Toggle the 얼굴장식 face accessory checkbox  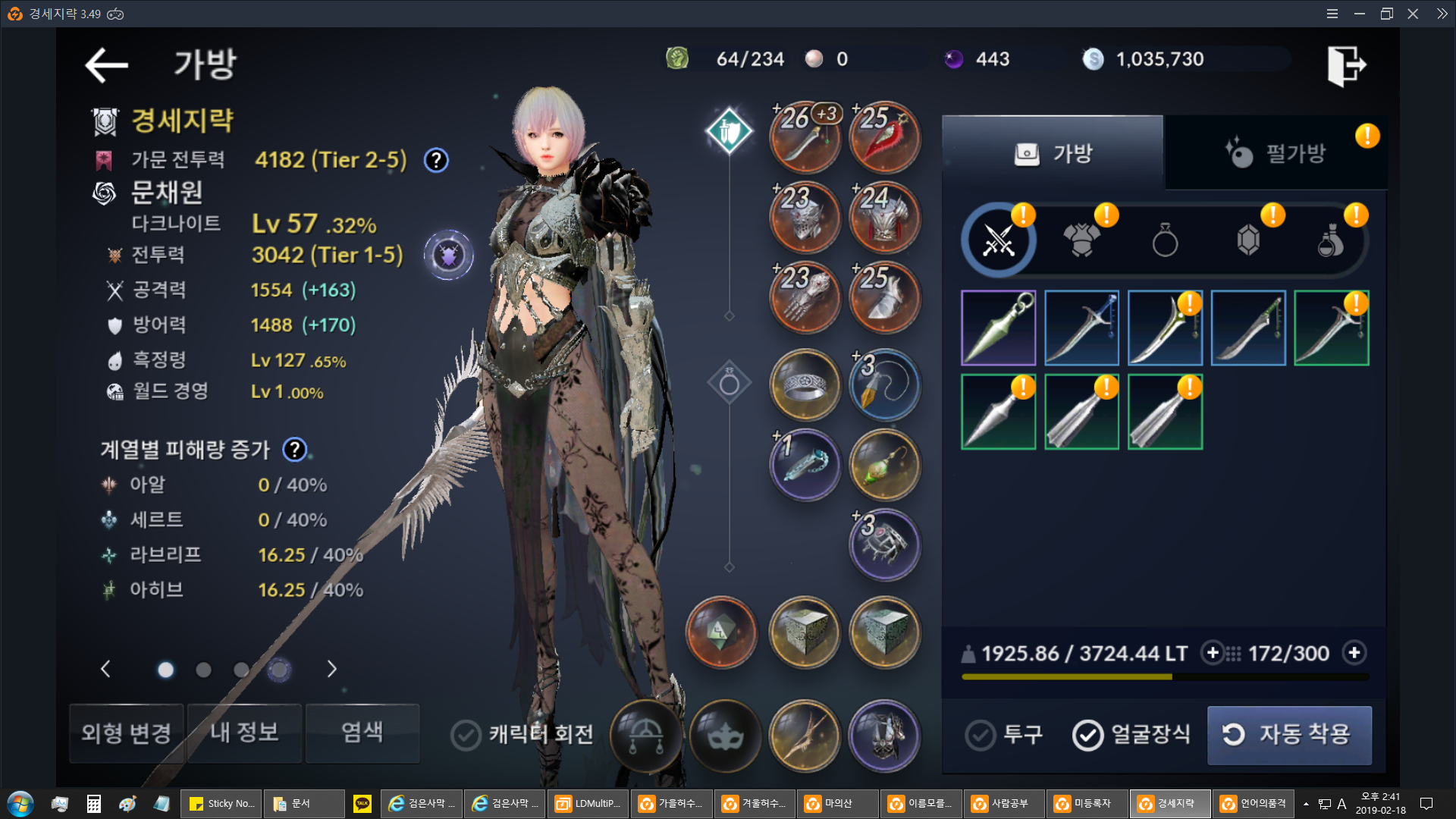[x=1088, y=734]
